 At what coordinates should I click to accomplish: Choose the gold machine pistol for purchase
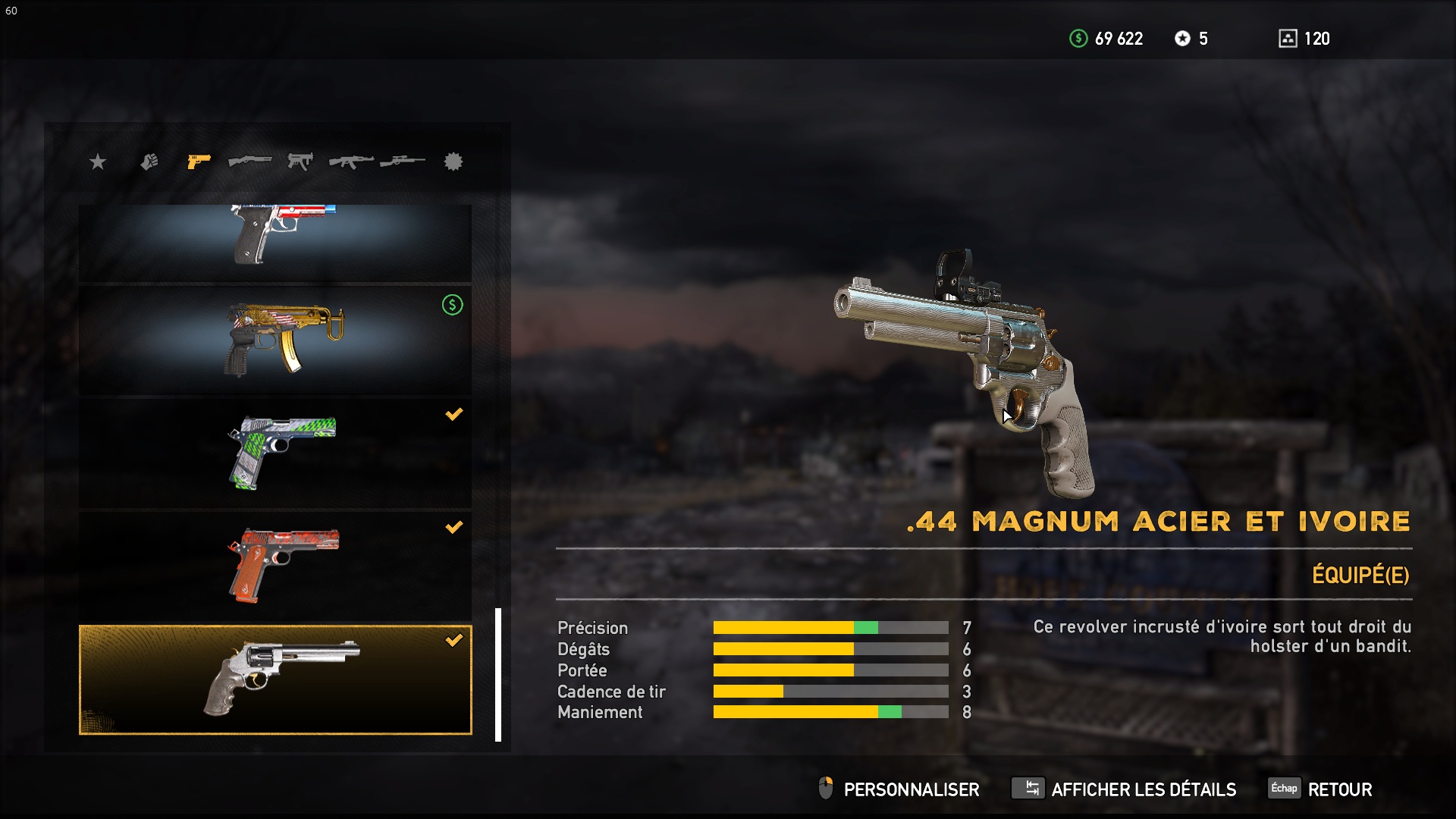point(275,340)
